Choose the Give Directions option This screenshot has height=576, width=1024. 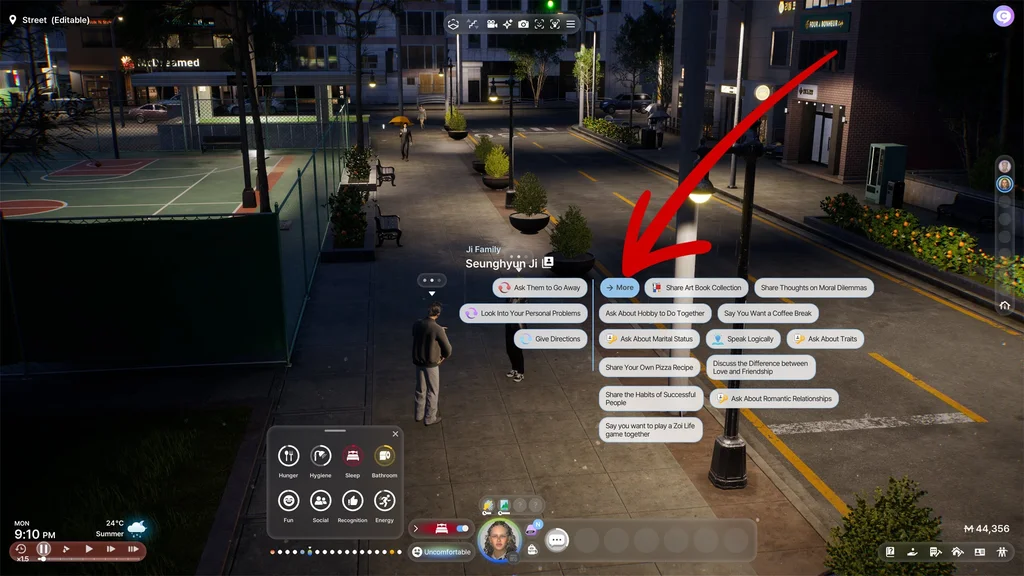tap(551, 339)
